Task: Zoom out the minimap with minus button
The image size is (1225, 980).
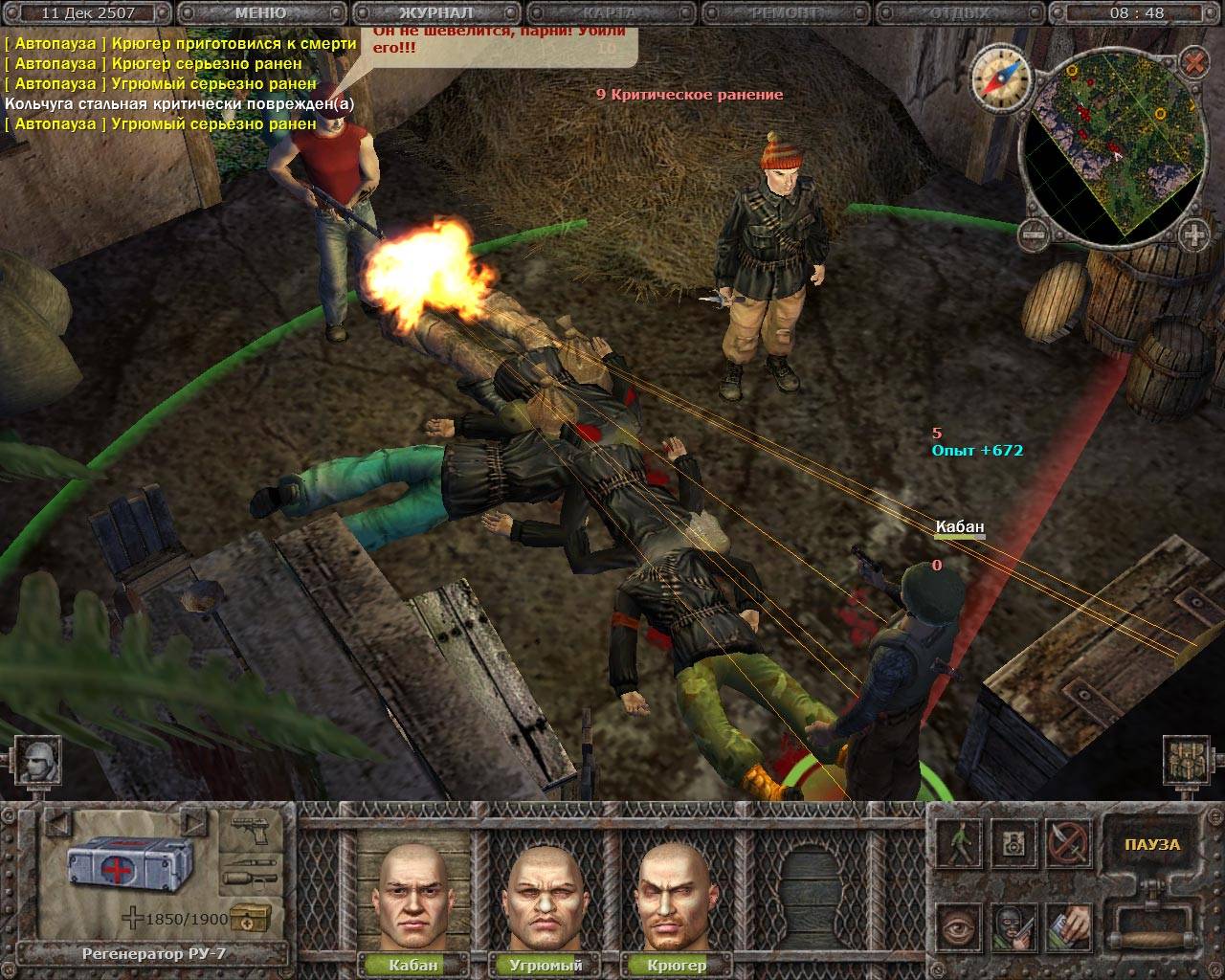Action: coord(1032,232)
